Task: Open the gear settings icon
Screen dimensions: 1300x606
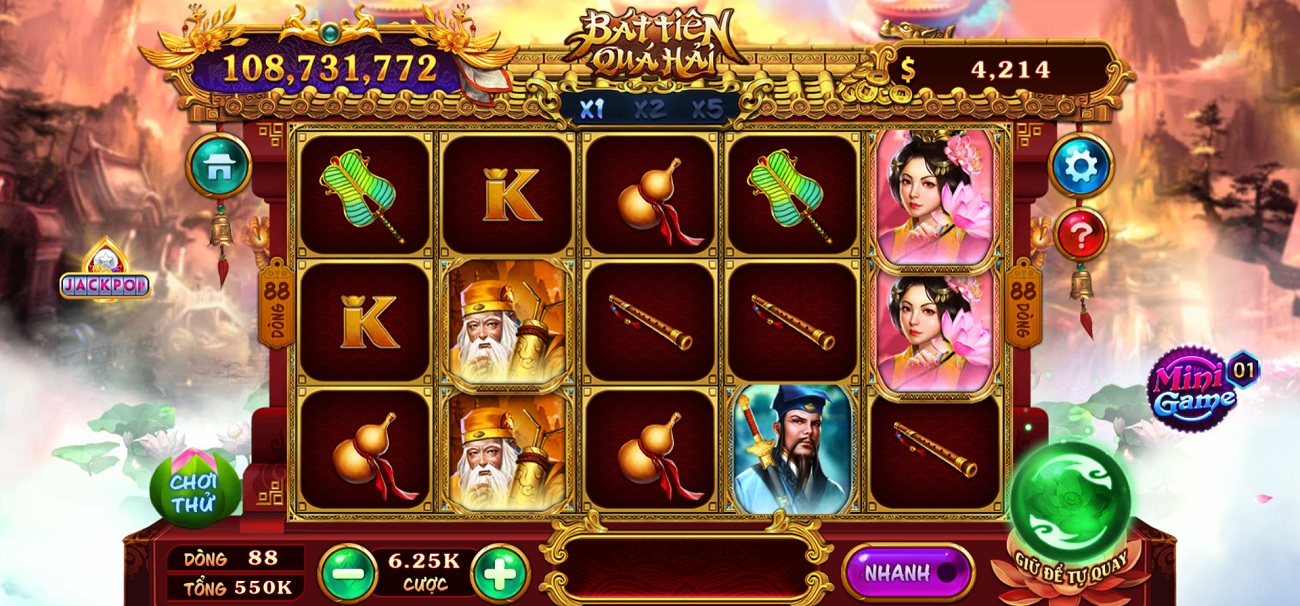Action: click(x=1080, y=165)
